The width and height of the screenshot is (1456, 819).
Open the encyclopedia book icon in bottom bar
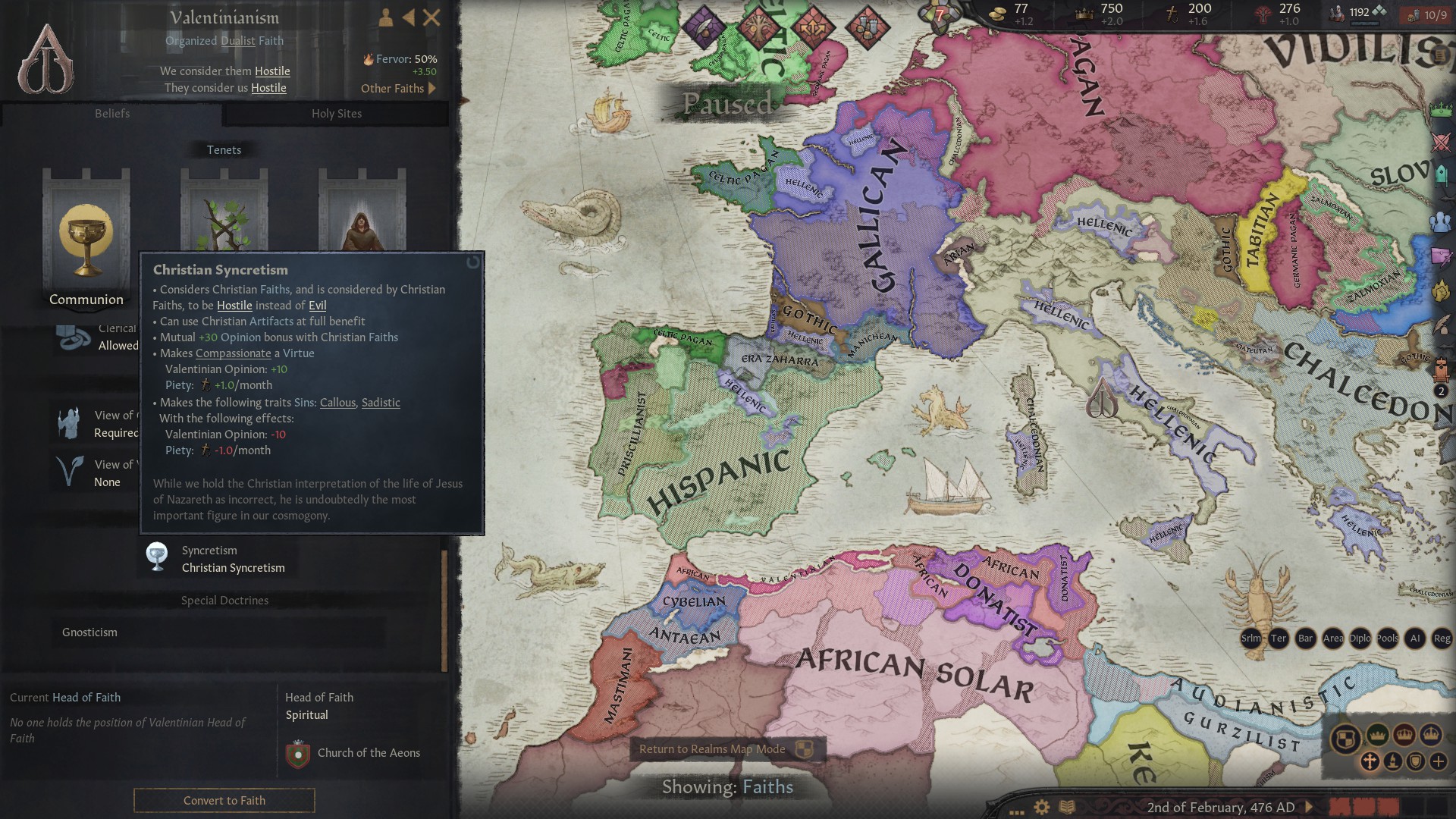[1067, 807]
